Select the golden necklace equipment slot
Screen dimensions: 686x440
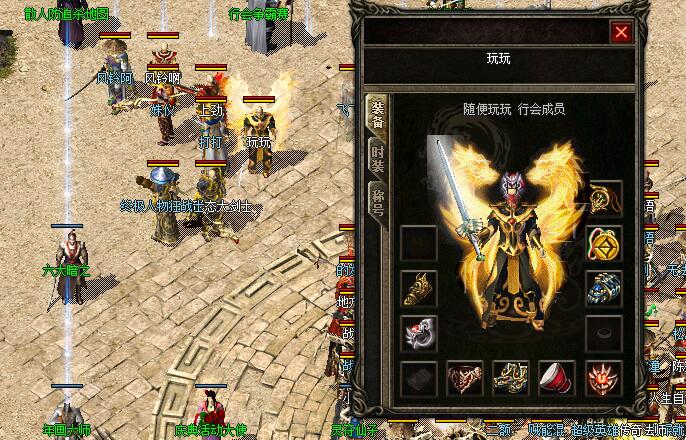coord(604,197)
